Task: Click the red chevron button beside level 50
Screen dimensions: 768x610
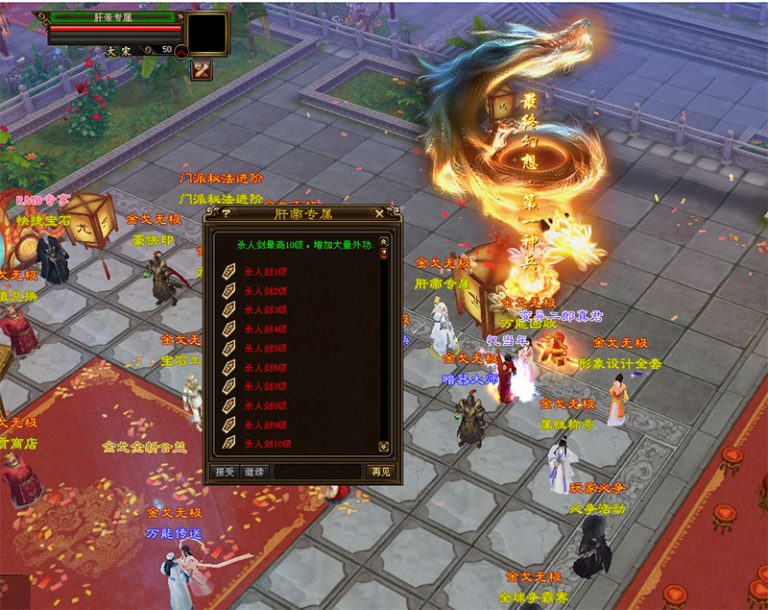Action: tap(181, 49)
